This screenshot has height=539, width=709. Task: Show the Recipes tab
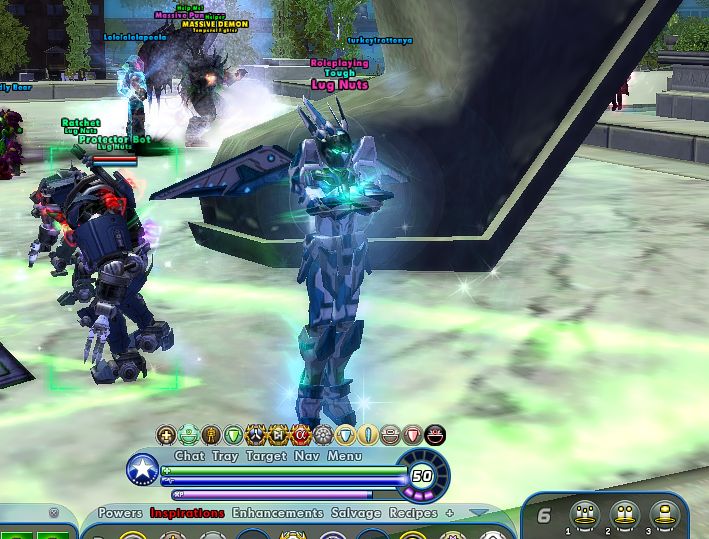[414, 513]
